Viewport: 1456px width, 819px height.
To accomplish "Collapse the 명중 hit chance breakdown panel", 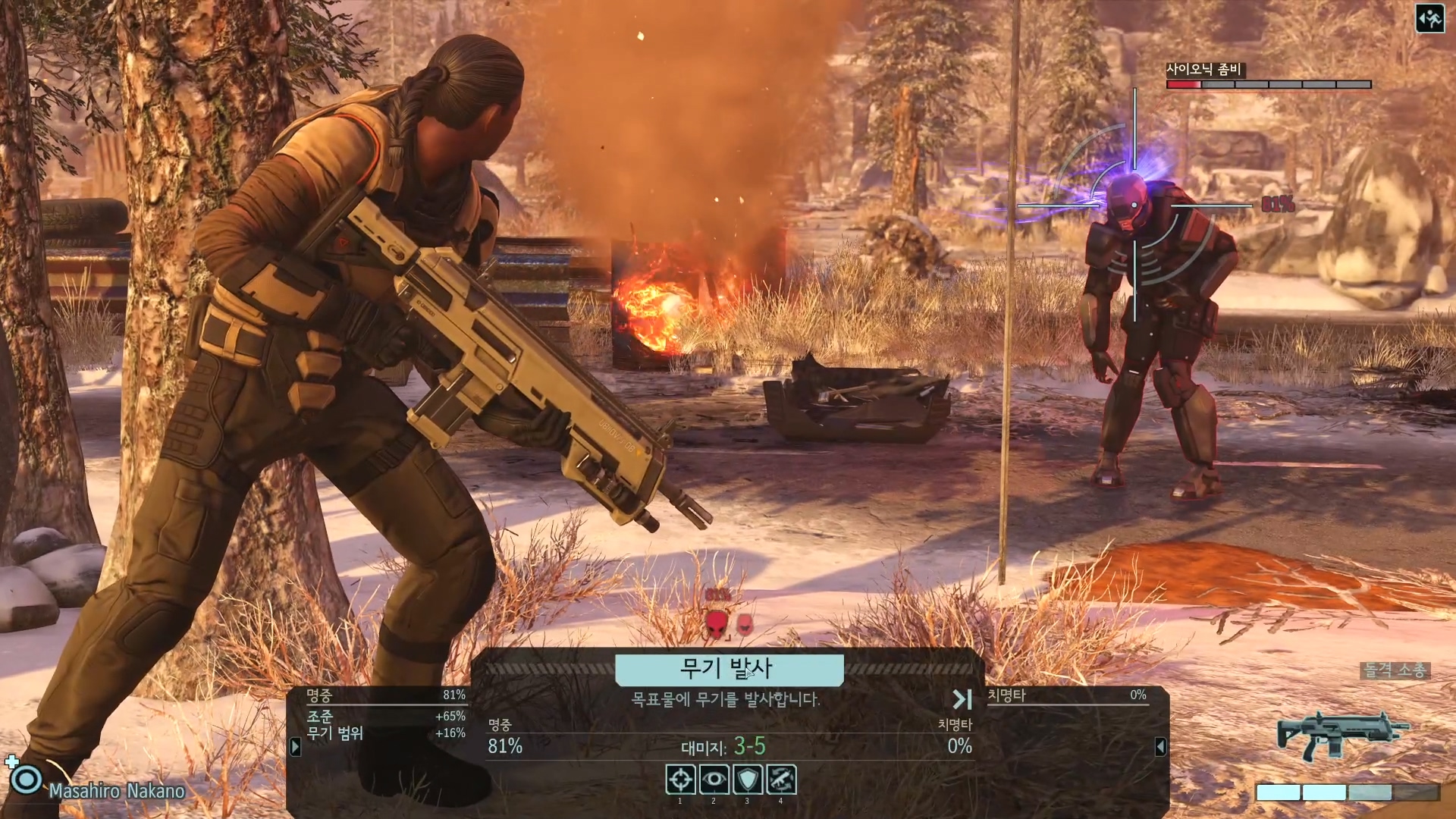I will coord(296,747).
